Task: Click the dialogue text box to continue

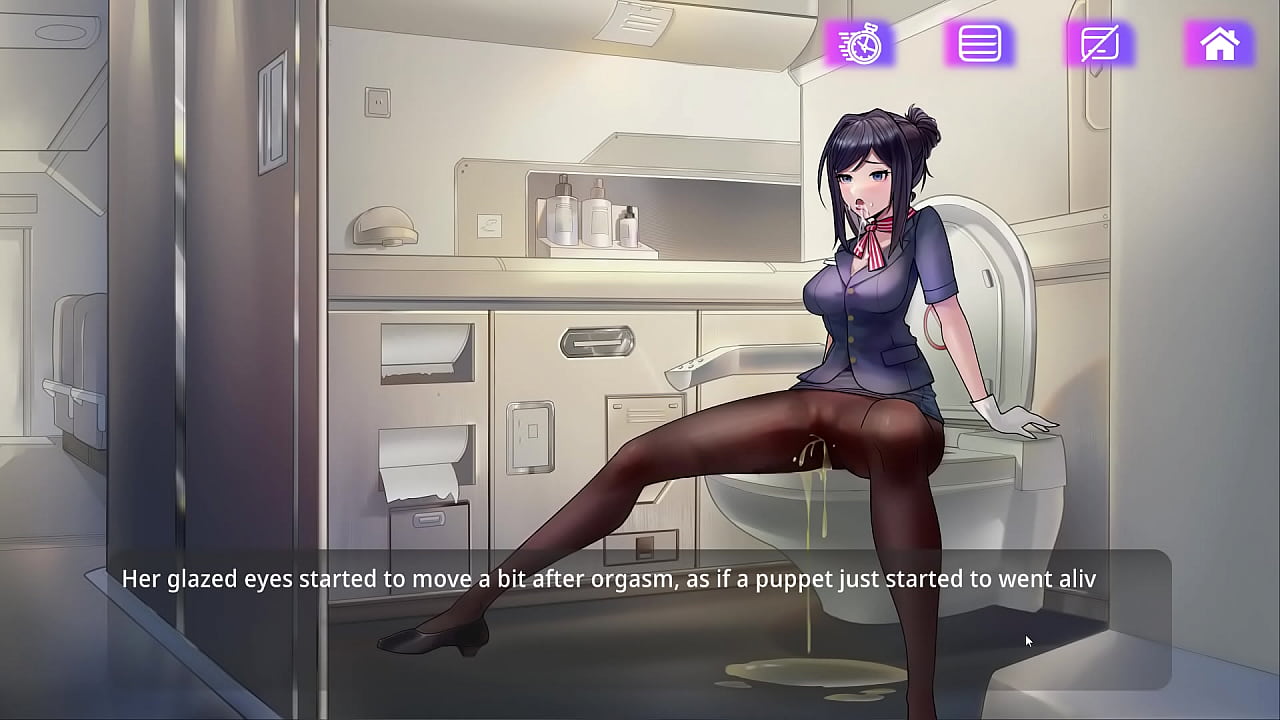Action: (x=640, y=618)
